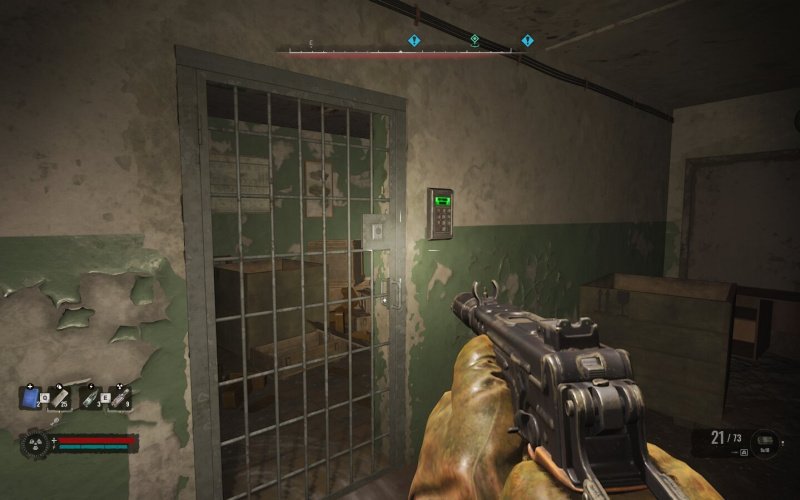Select the green water bottle quick slot
Viewport: 800px width, 500px height.
(x=90, y=398)
